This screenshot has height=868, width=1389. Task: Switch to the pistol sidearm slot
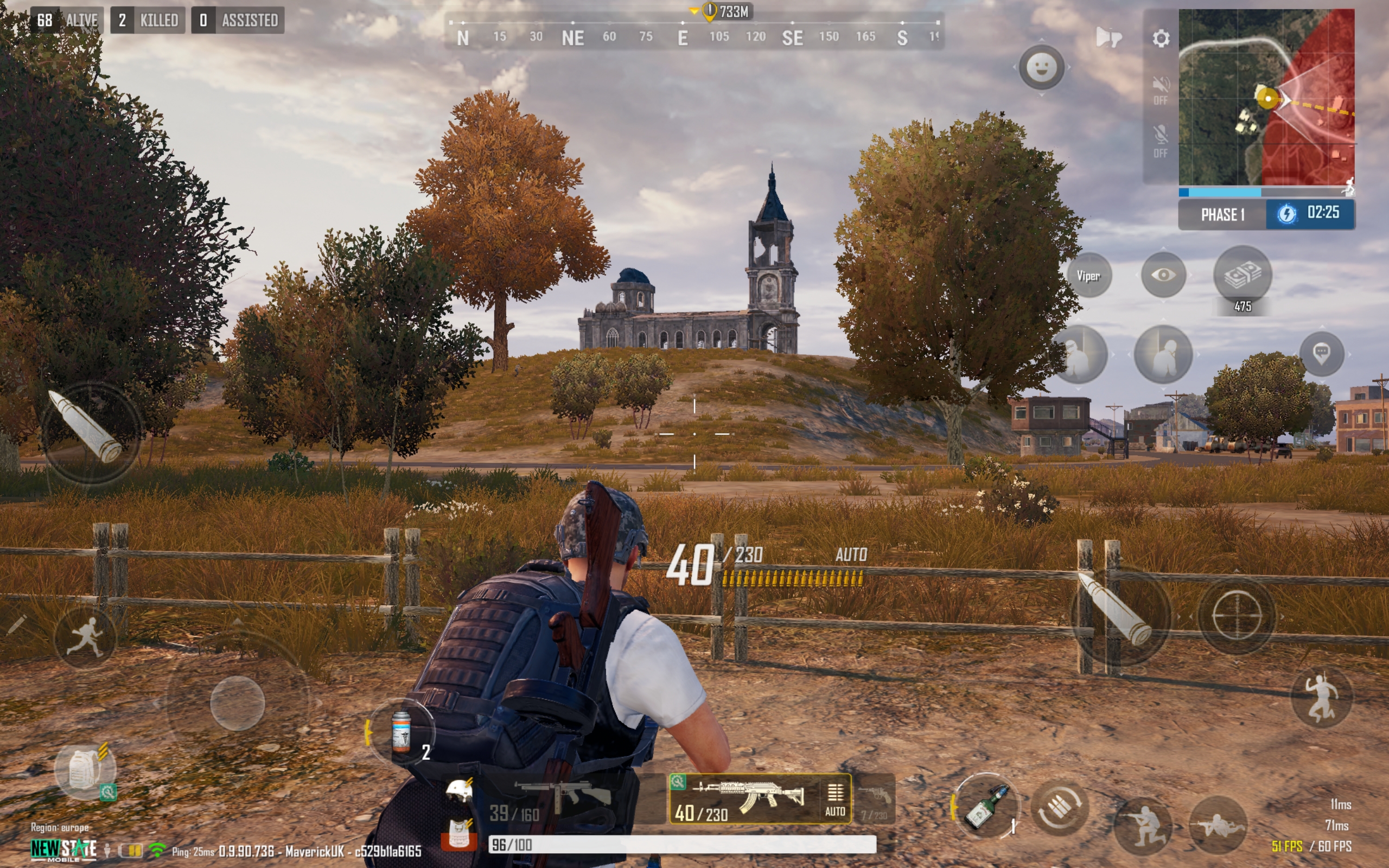(x=875, y=799)
